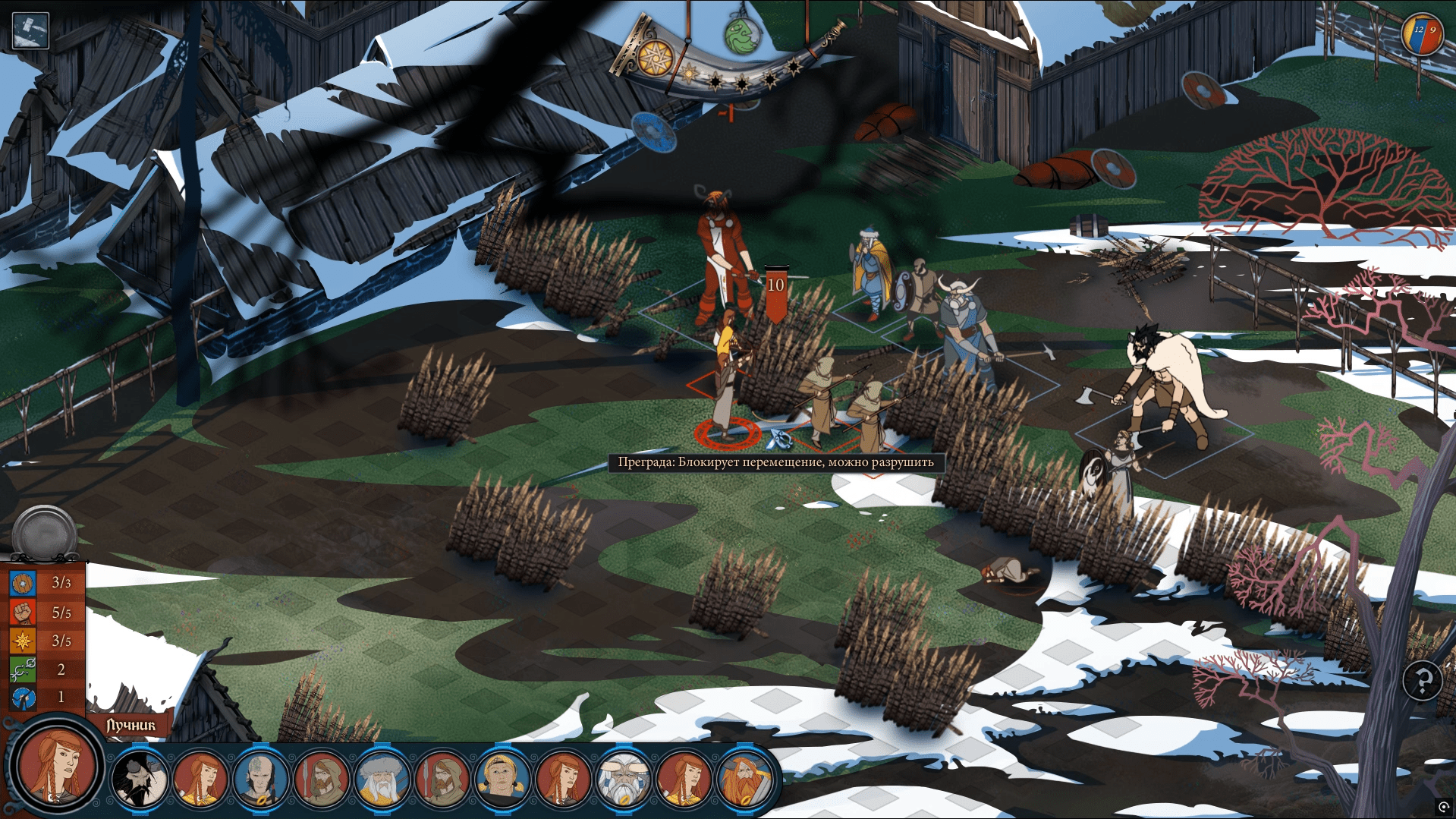Click the green chain exertion stat icon

coord(23,669)
